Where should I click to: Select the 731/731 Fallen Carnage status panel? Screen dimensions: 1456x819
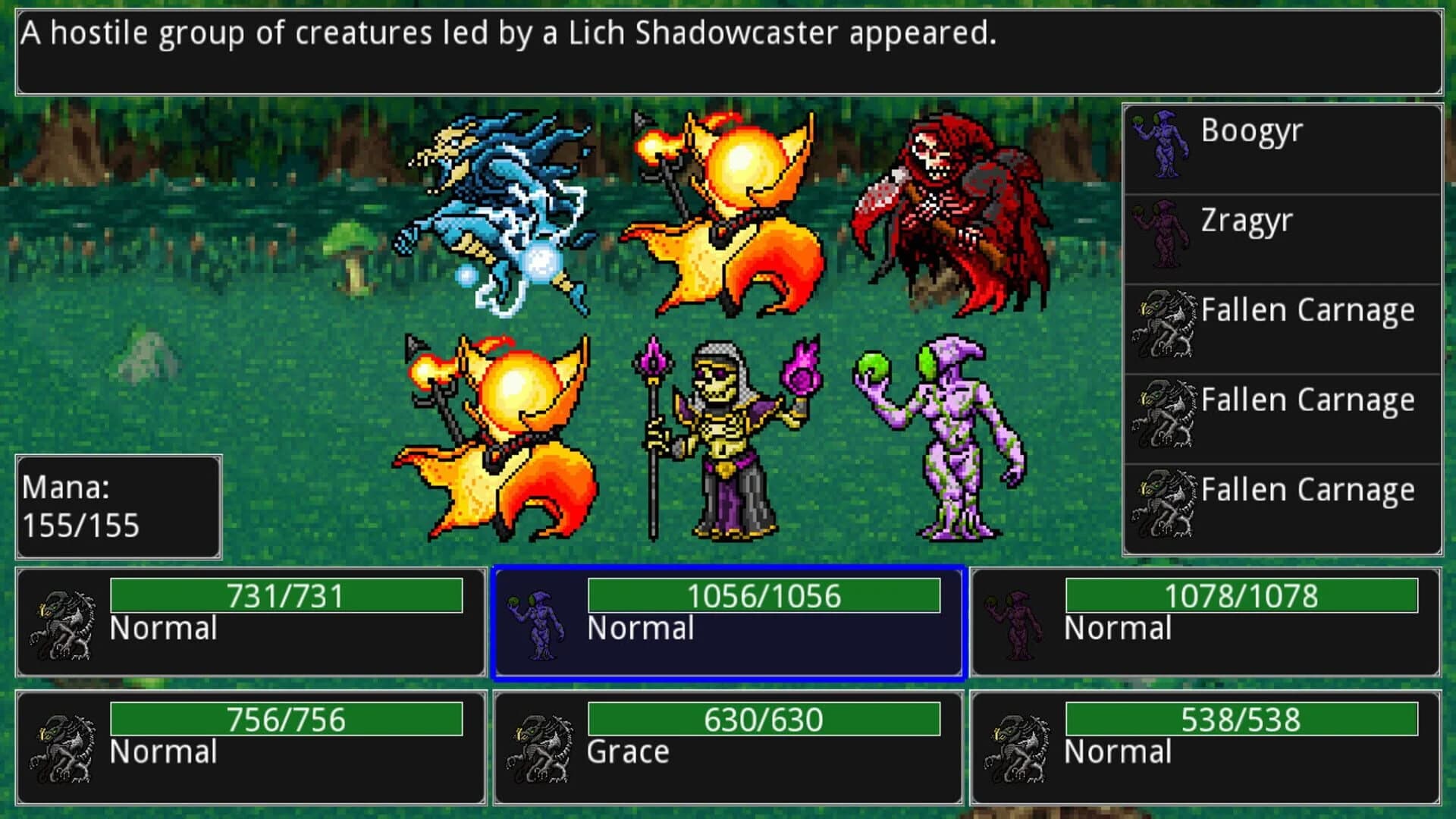pos(250,622)
